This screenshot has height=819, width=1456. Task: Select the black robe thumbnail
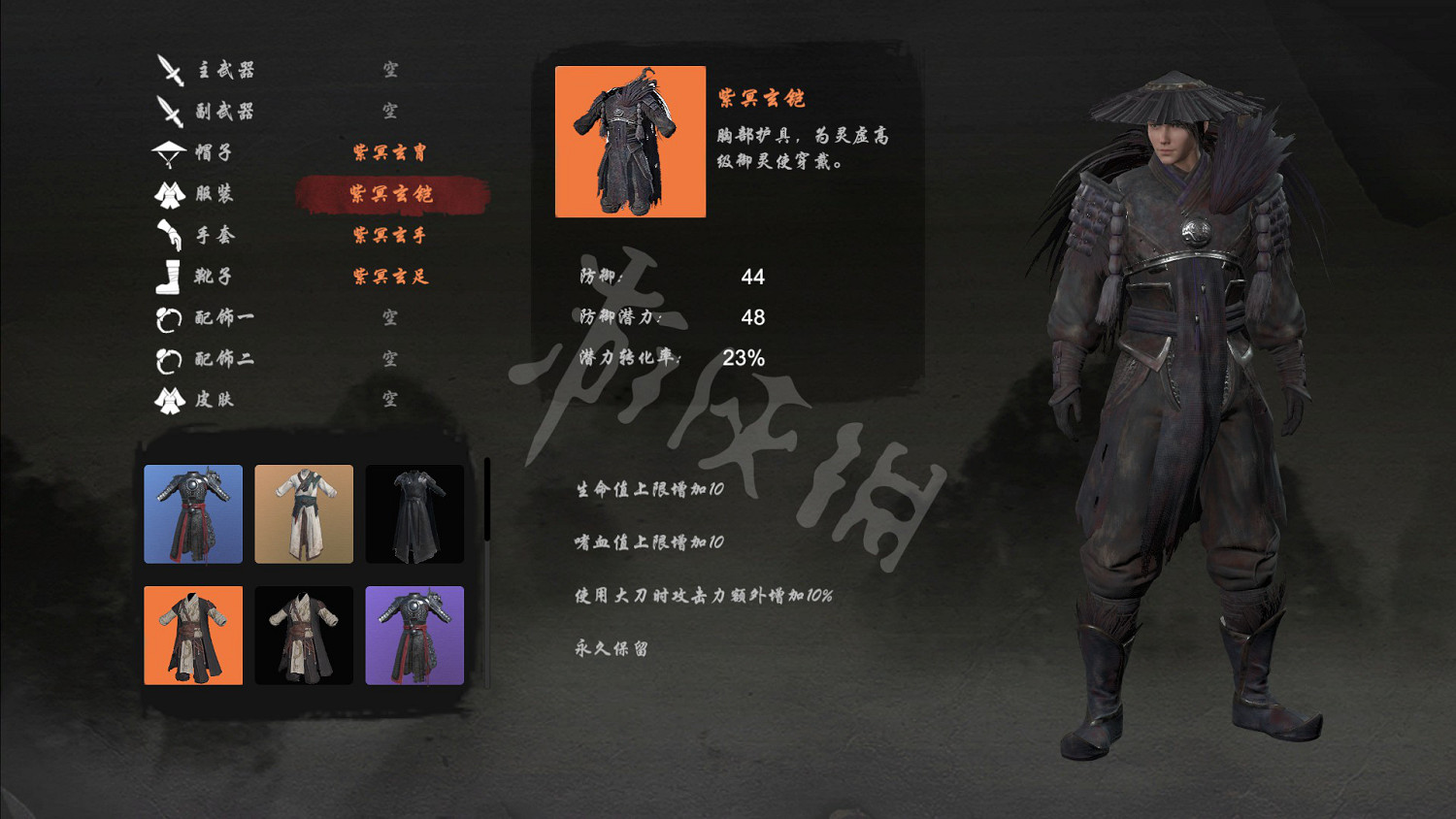tap(414, 514)
